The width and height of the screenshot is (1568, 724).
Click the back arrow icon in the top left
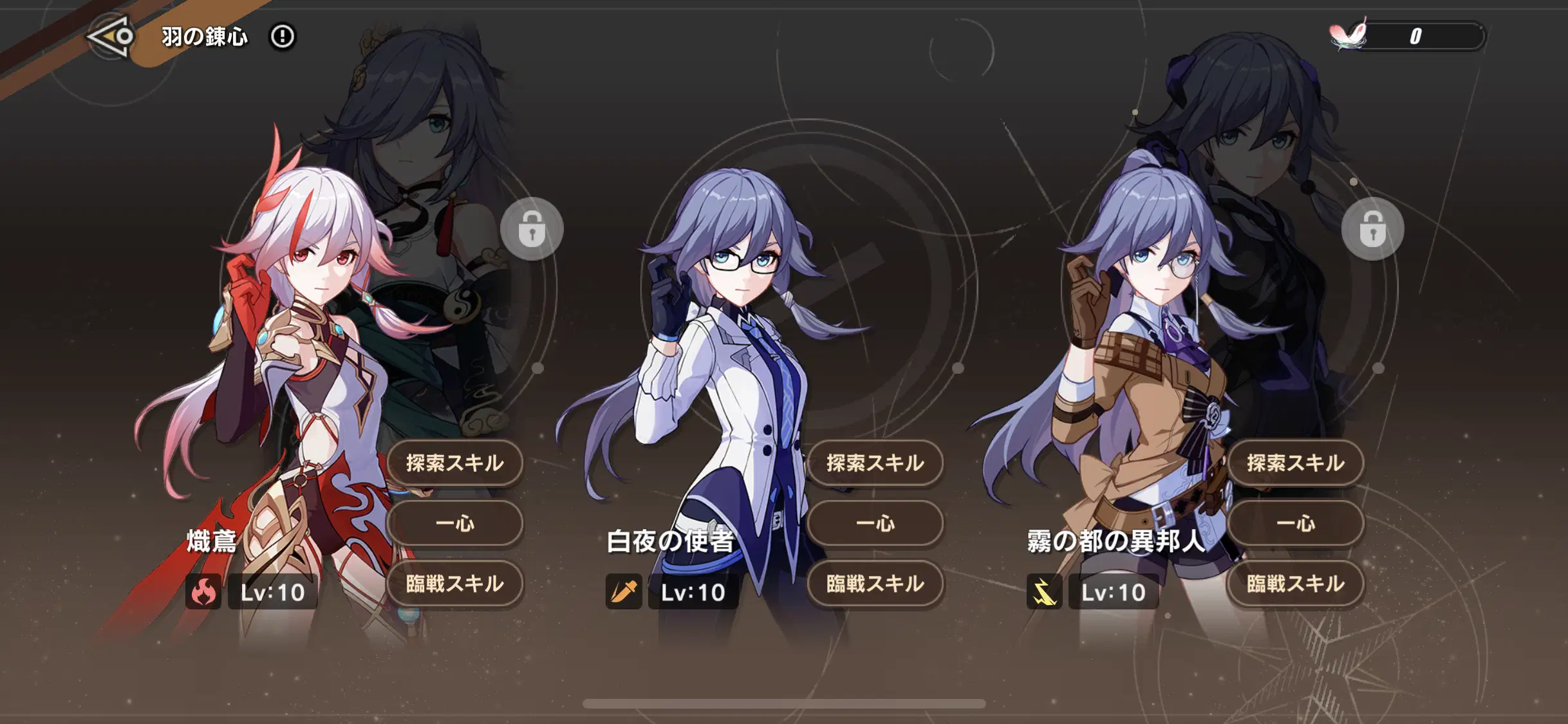point(111,37)
